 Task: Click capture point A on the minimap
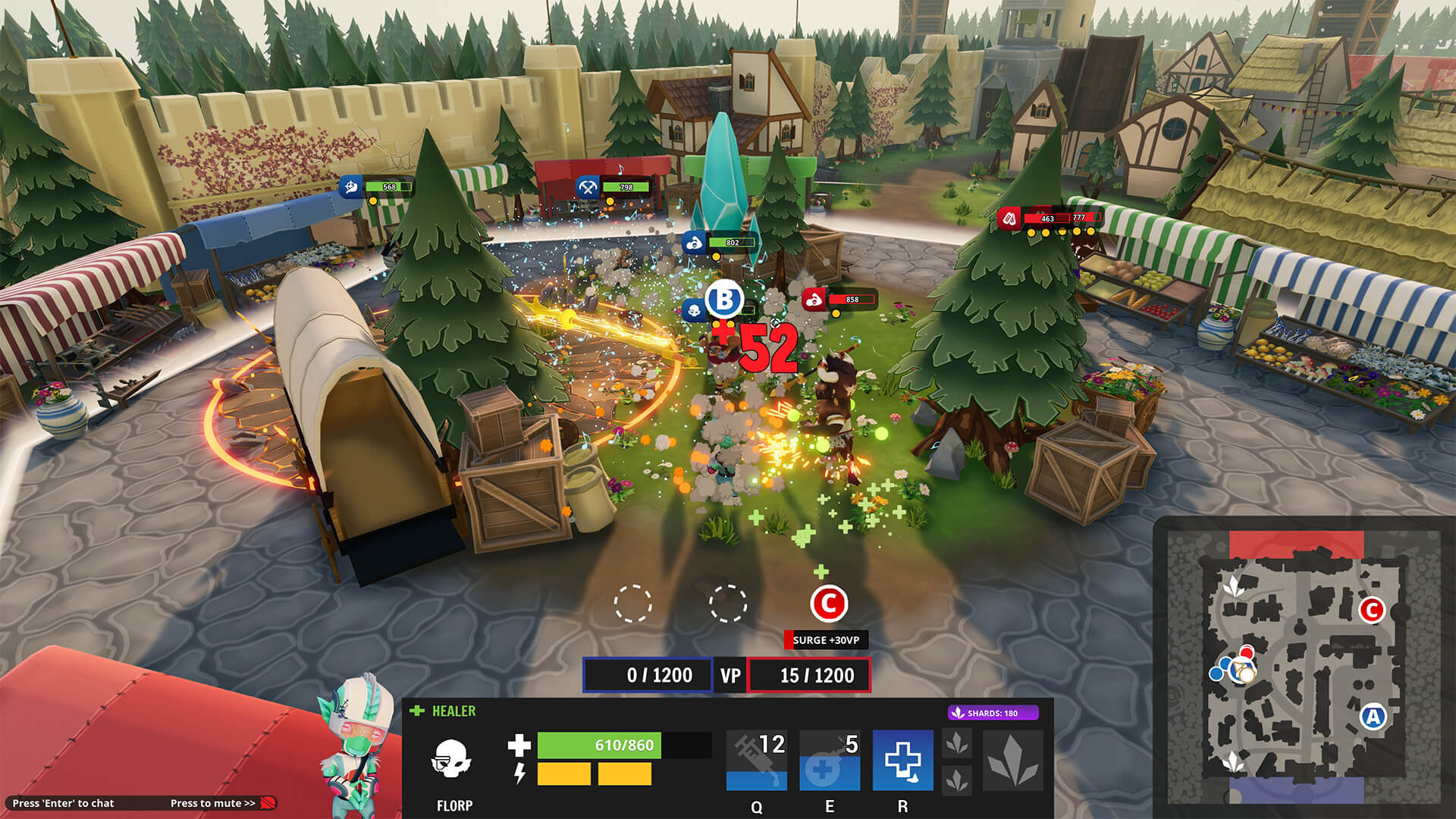[x=1373, y=716]
